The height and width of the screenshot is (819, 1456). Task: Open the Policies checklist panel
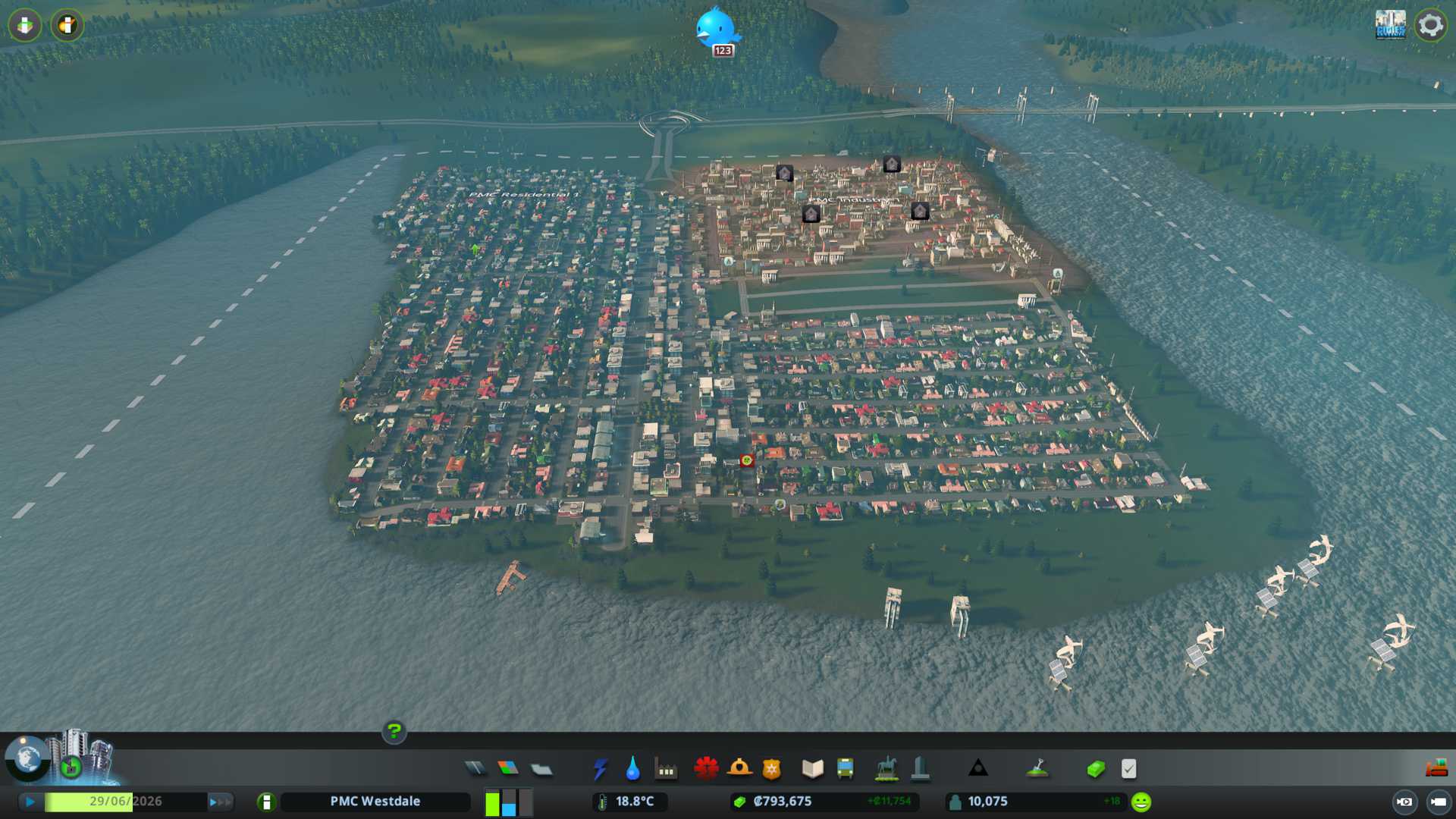click(1128, 769)
